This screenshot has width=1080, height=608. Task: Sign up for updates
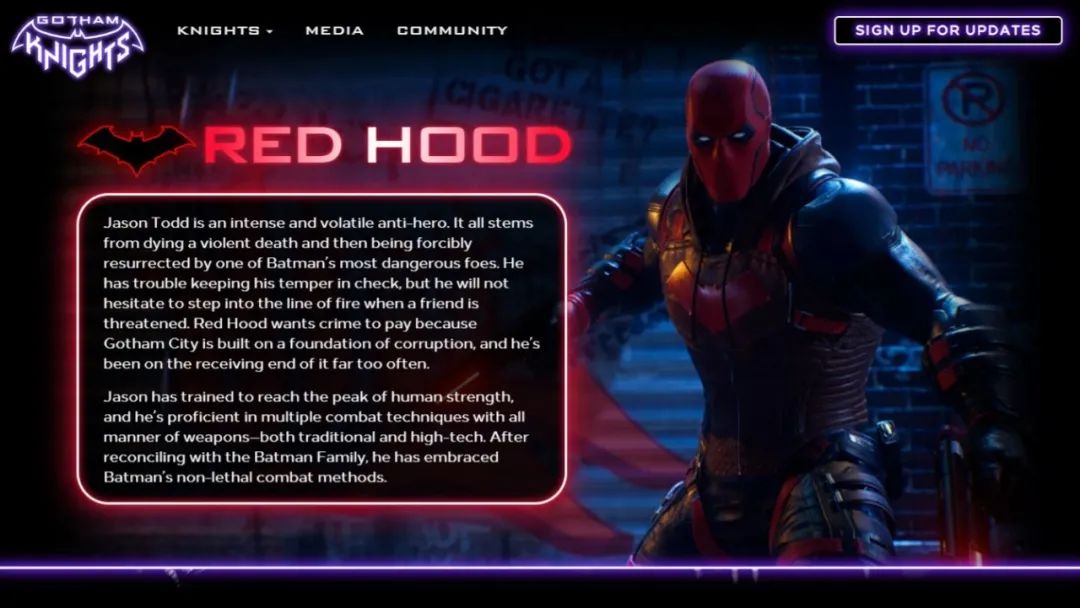click(947, 30)
